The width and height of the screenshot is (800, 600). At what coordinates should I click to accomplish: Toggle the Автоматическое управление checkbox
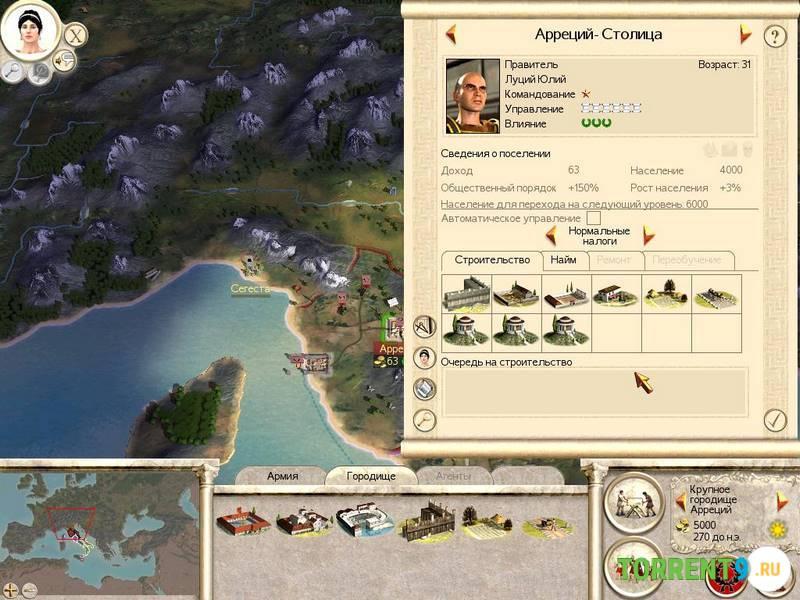594,218
